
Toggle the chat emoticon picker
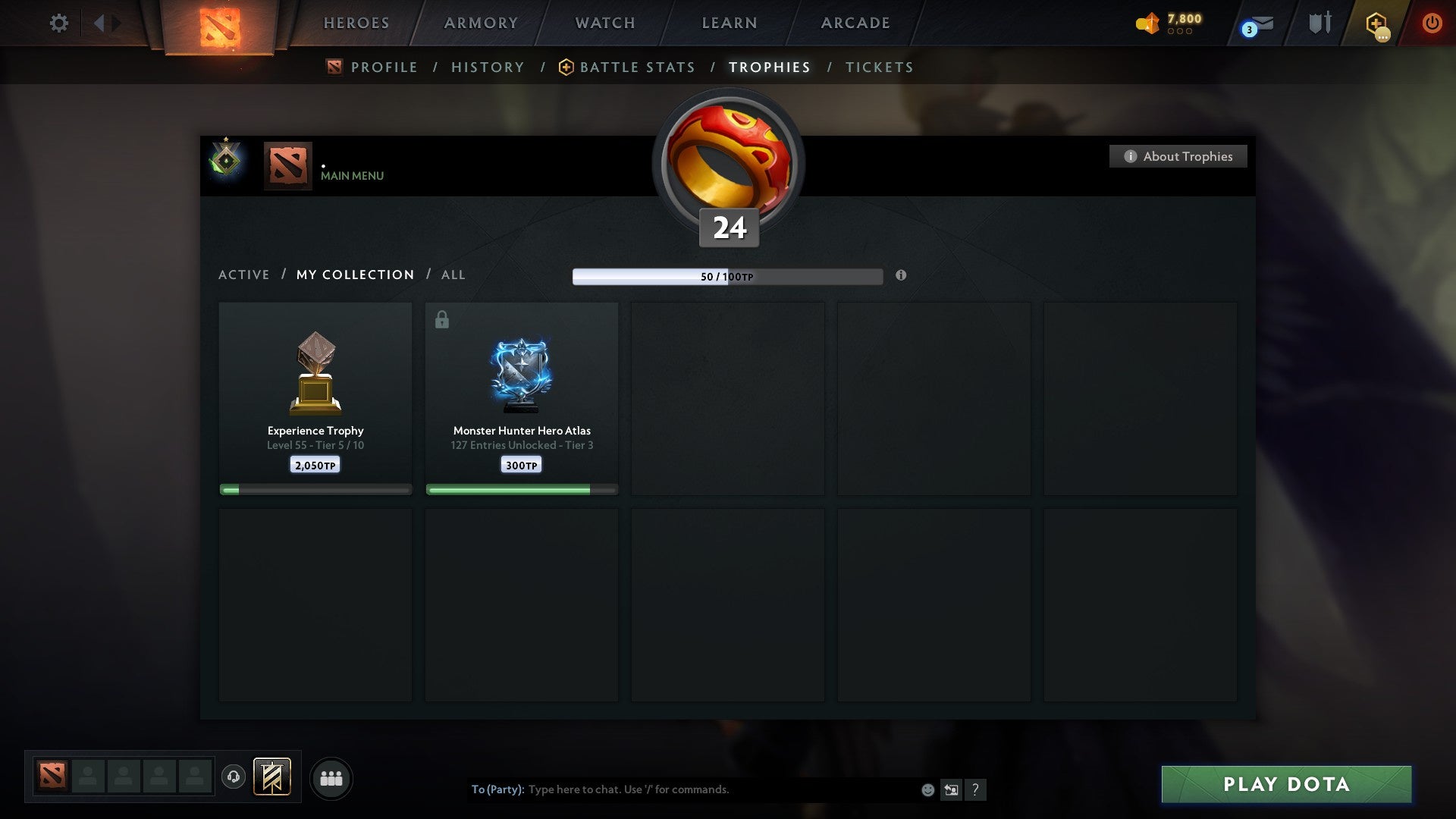[x=927, y=789]
